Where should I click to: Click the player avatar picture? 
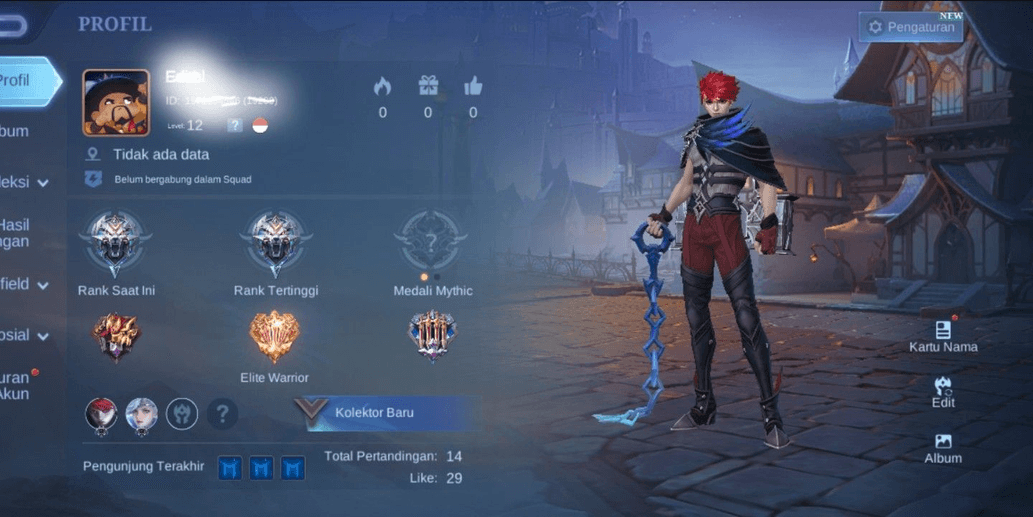click(116, 102)
